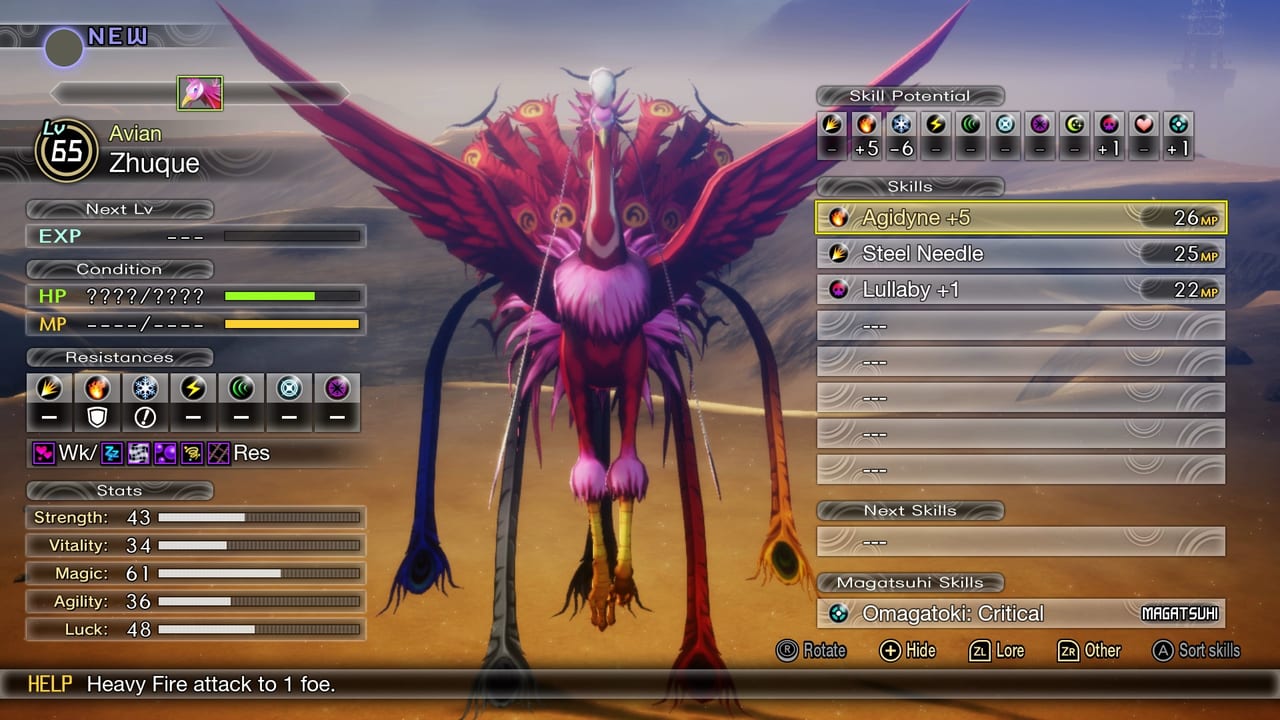Select the Agidyne +5 skill entry
The height and width of the screenshot is (720, 1280).
tap(1020, 217)
